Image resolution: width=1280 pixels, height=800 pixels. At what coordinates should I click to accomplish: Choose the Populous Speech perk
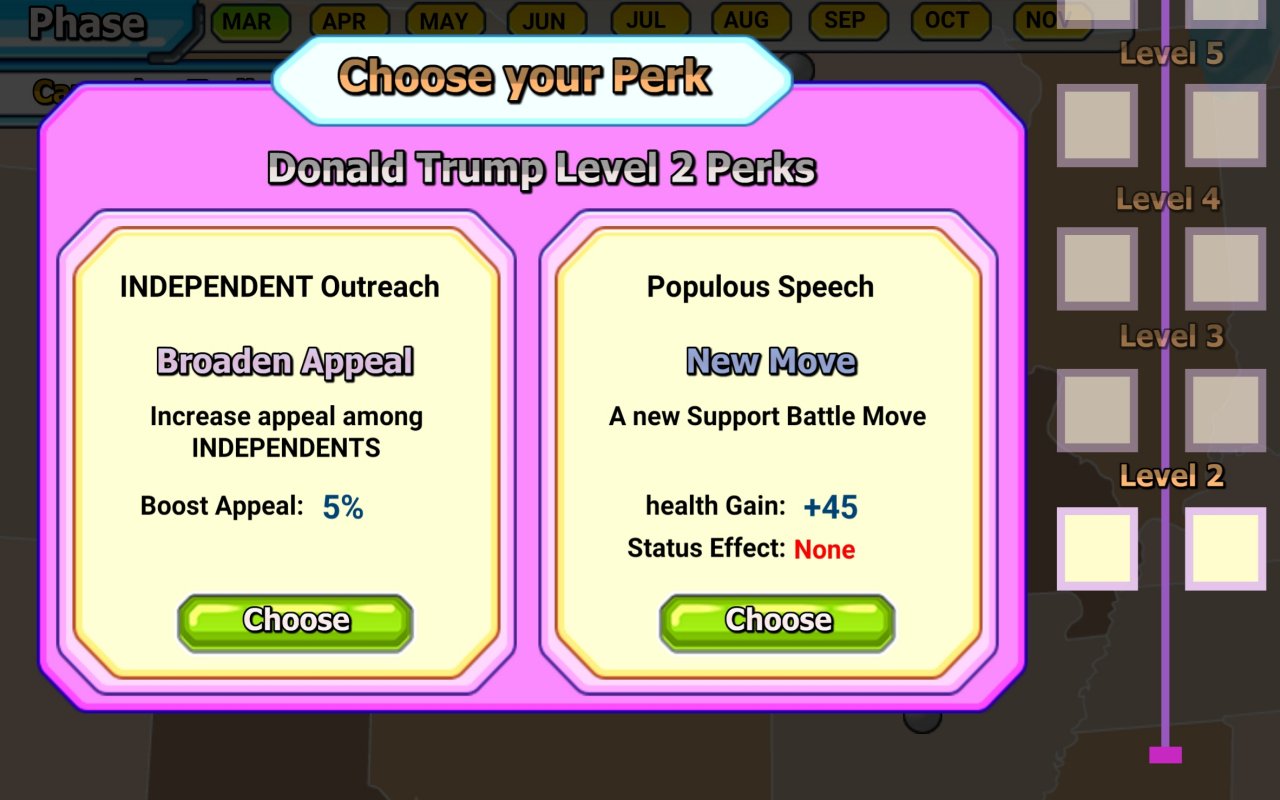point(777,622)
